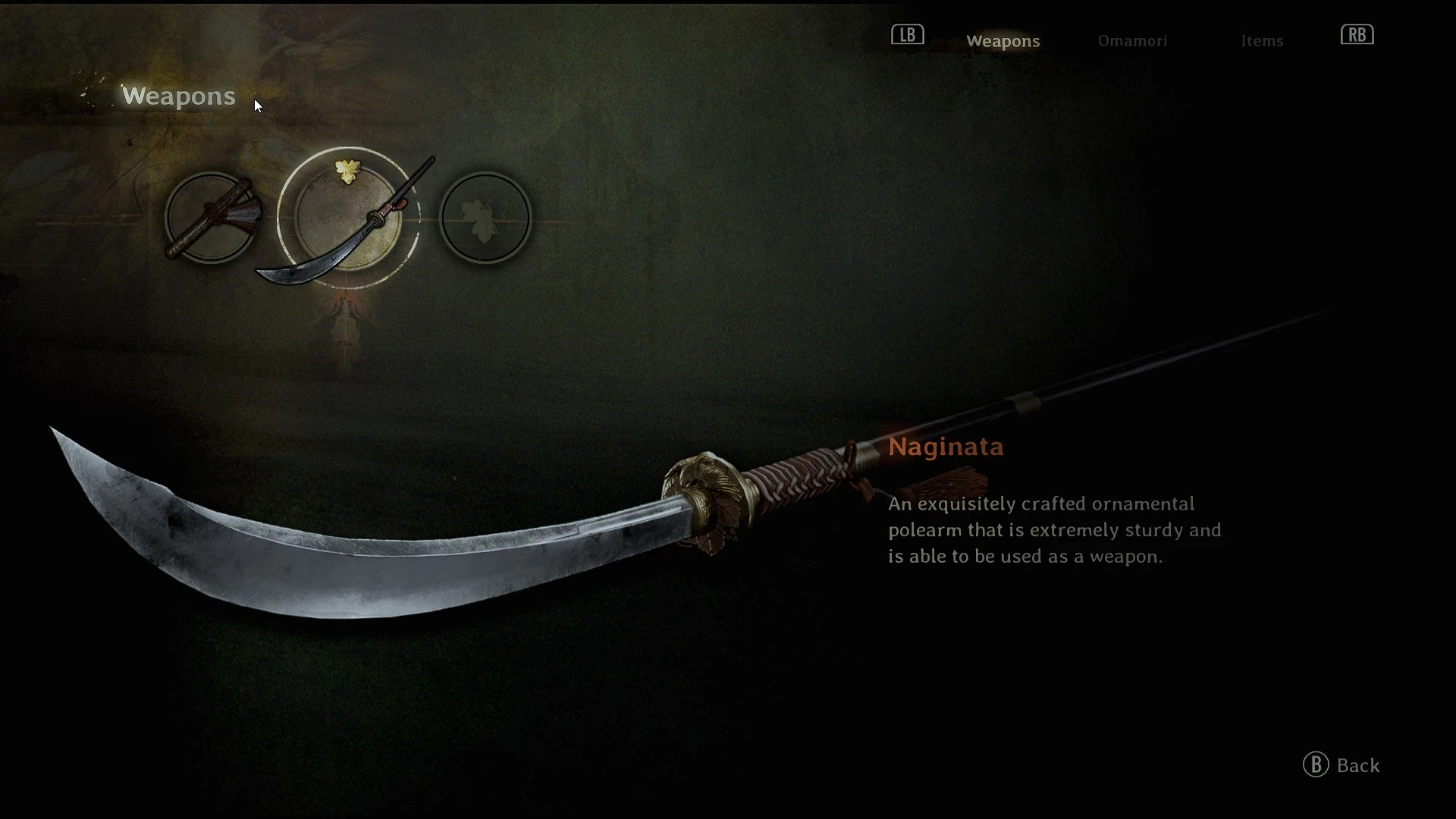Open the Items tab
The height and width of the screenshot is (819, 1456).
point(1262,41)
